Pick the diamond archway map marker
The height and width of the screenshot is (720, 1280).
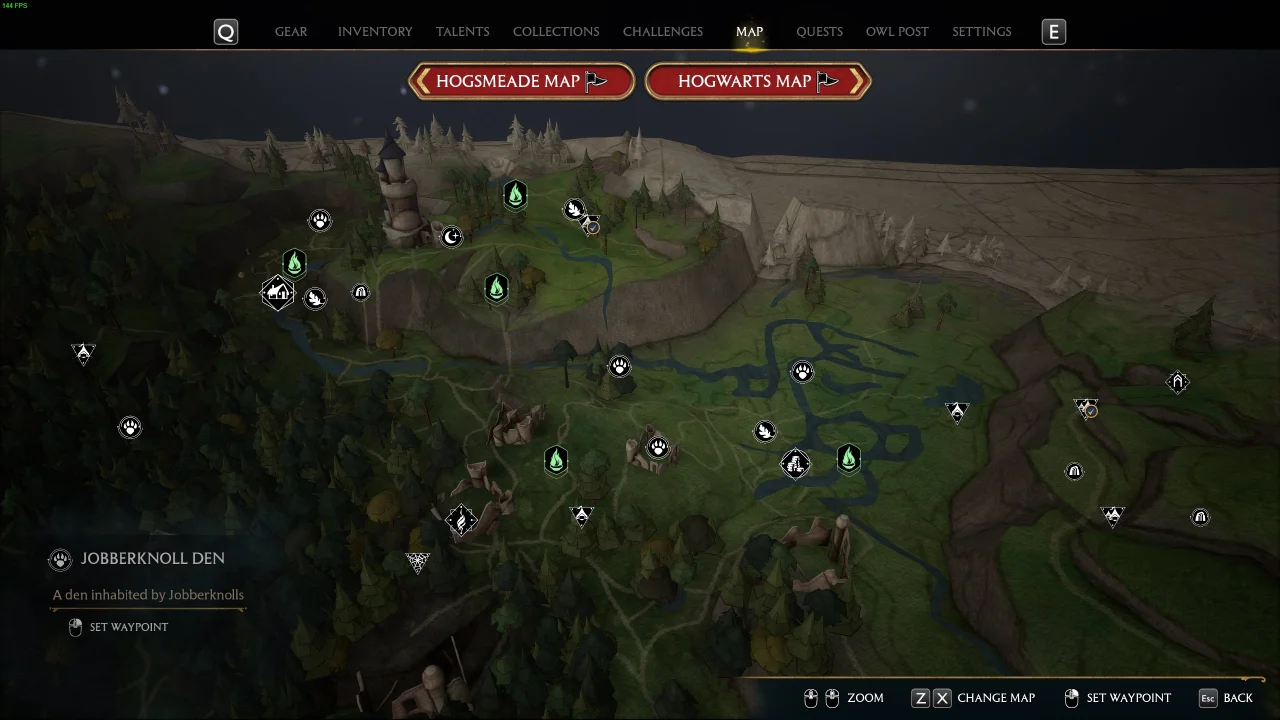[1178, 381]
